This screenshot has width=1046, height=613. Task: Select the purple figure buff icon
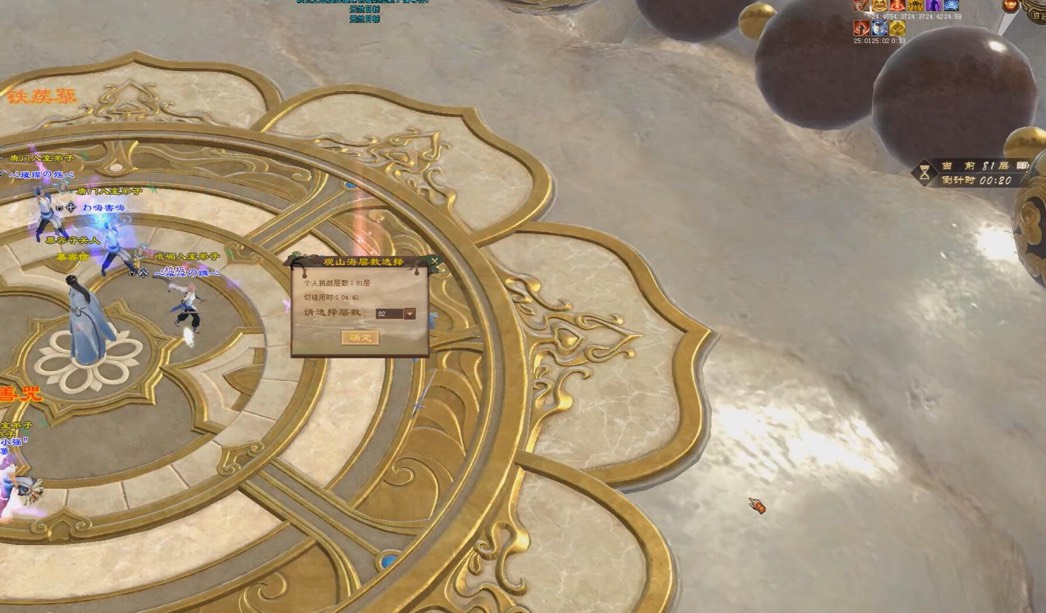click(933, 6)
